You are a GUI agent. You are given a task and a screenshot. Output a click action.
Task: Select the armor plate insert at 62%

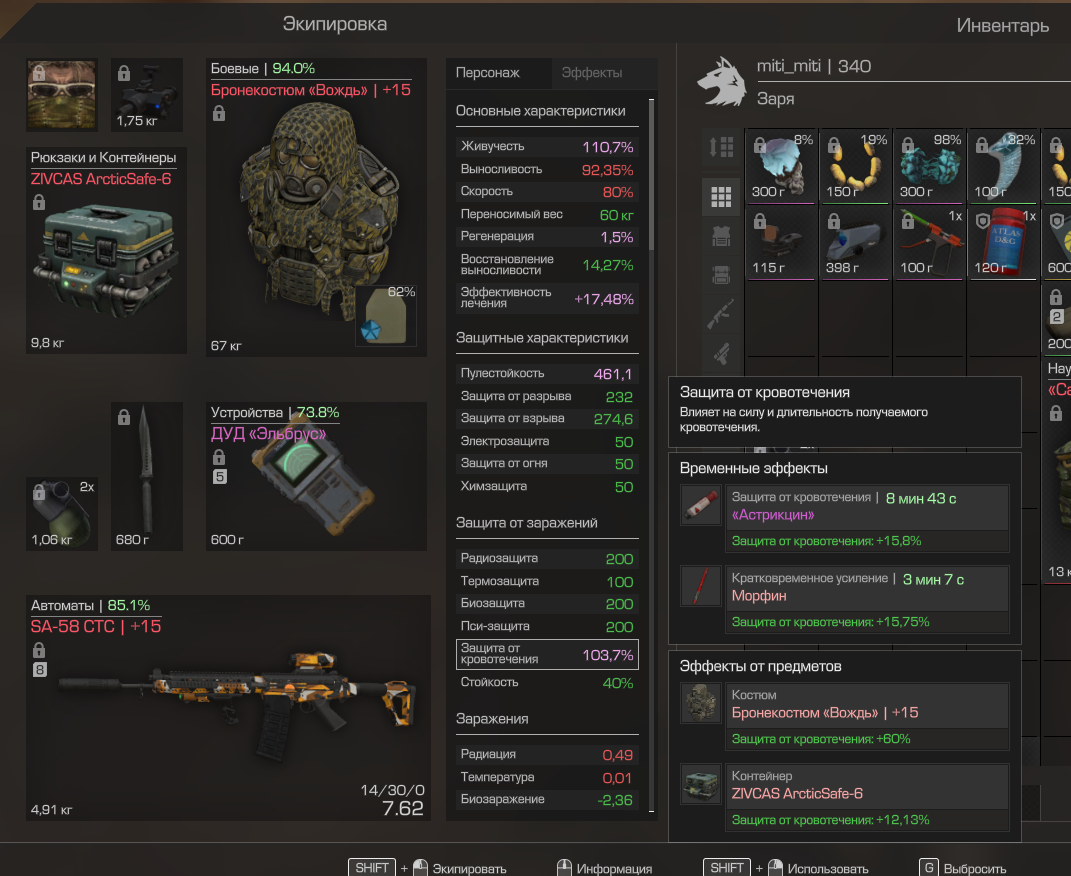point(386,316)
